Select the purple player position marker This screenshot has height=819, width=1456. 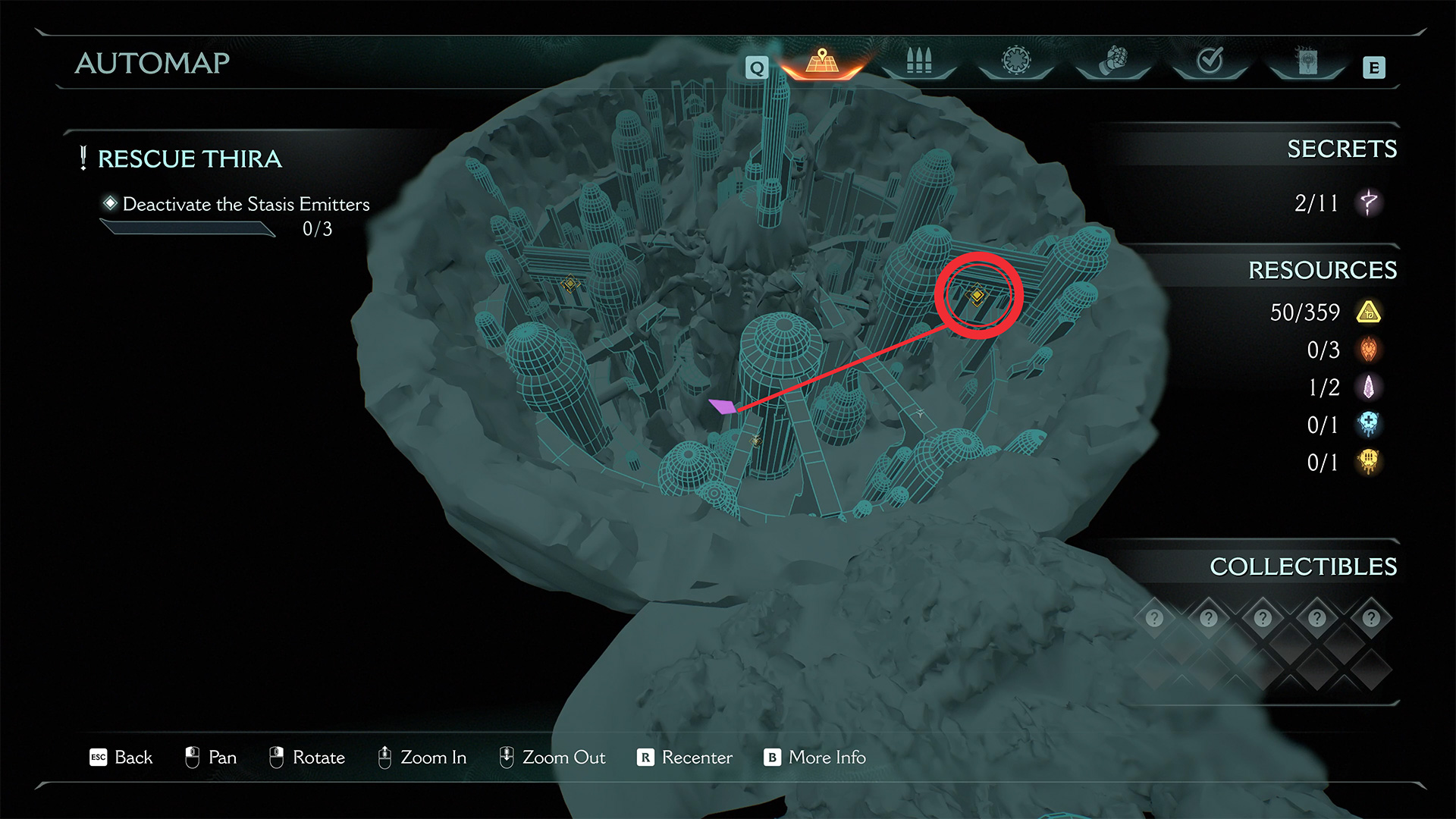pos(722,406)
